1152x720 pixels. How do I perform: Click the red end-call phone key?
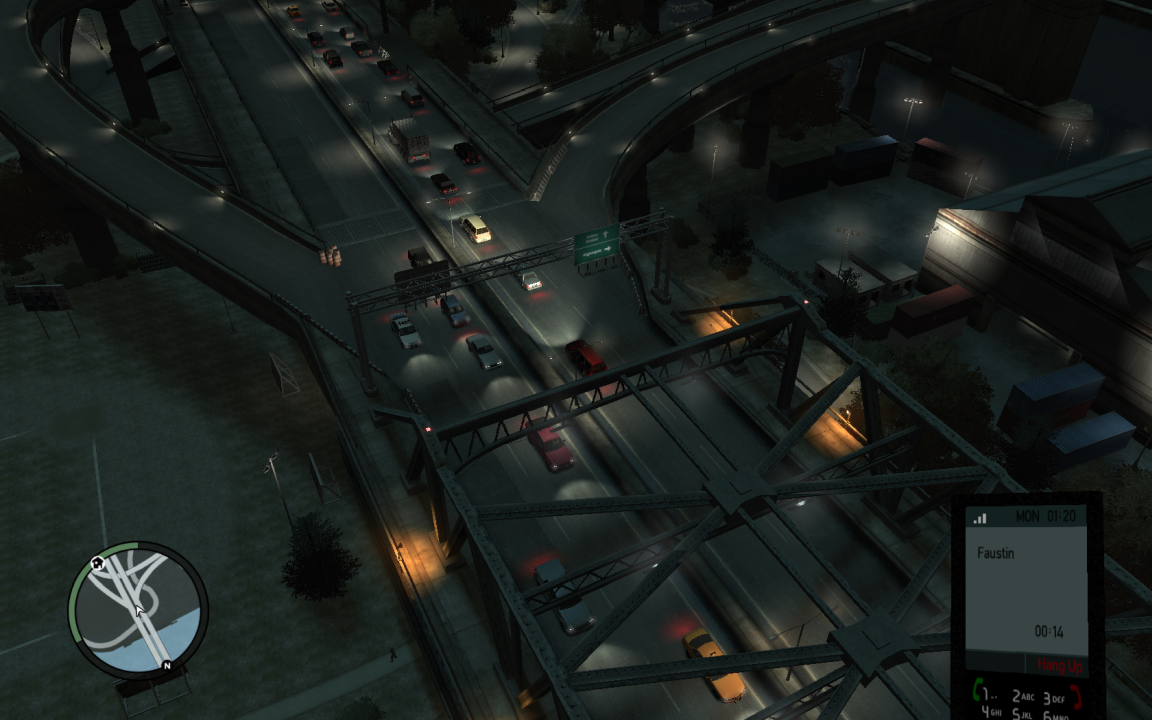pos(1076,695)
